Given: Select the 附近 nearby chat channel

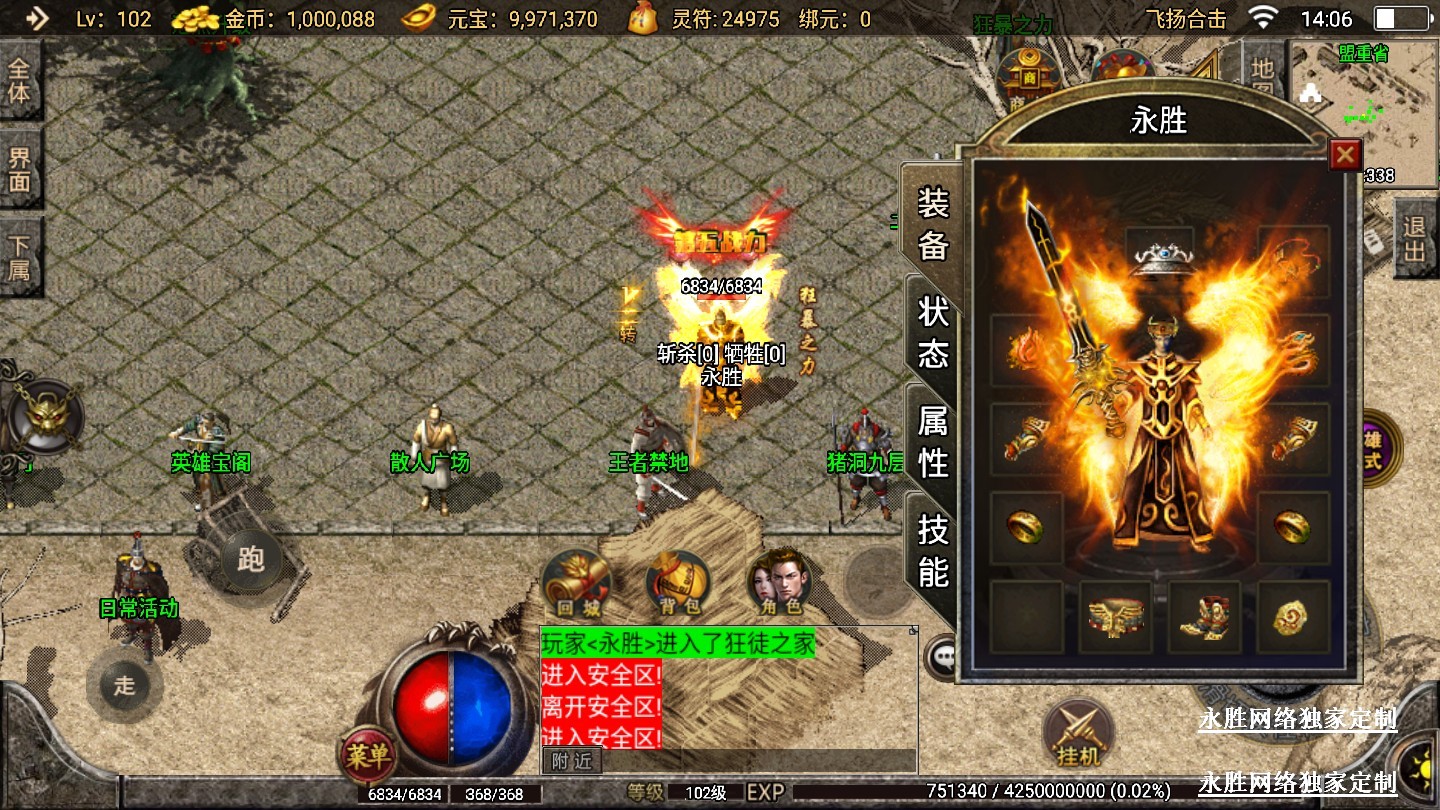Looking at the screenshot, I should [572, 761].
